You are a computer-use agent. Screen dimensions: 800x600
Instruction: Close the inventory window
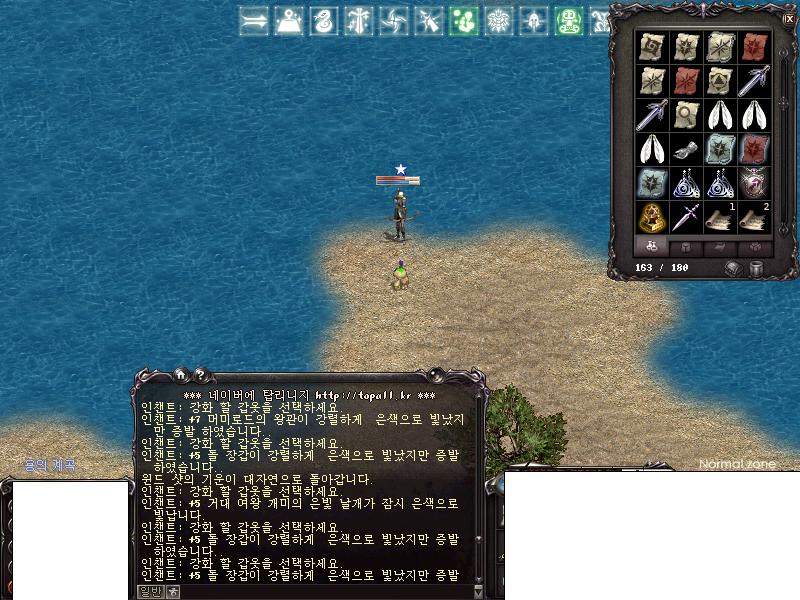tap(789, 18)
